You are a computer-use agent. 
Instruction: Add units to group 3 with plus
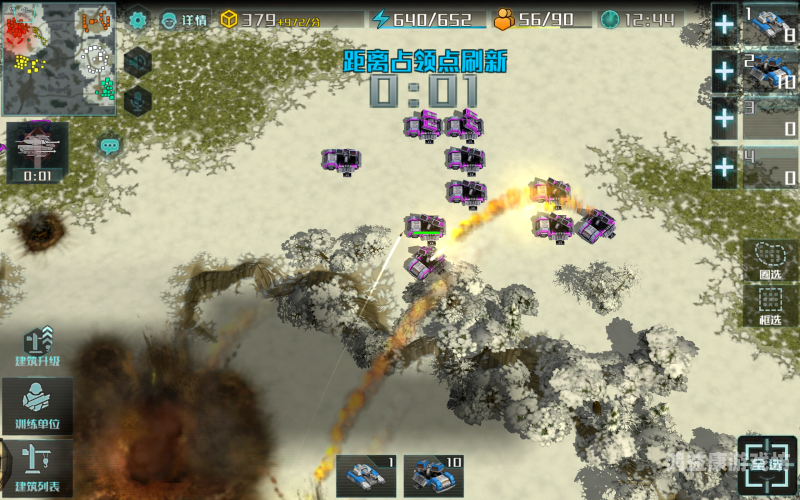pos(724,119)
